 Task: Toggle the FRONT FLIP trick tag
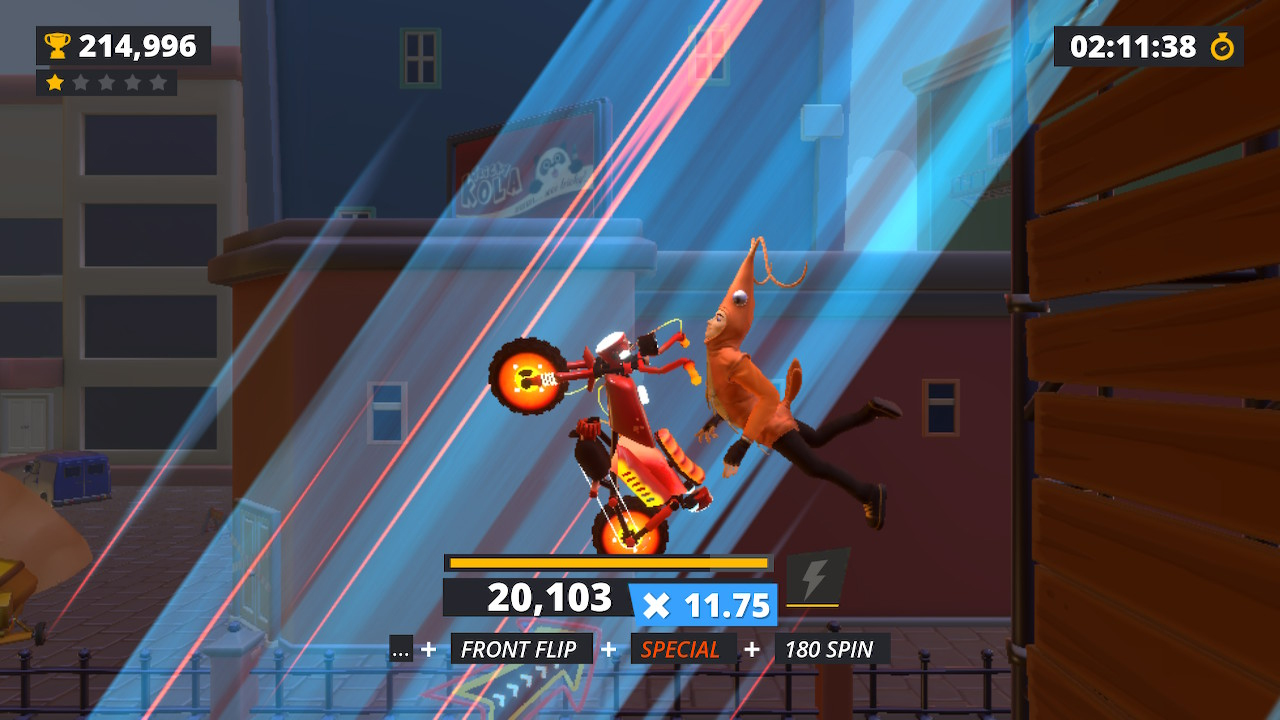click(521, 648)
